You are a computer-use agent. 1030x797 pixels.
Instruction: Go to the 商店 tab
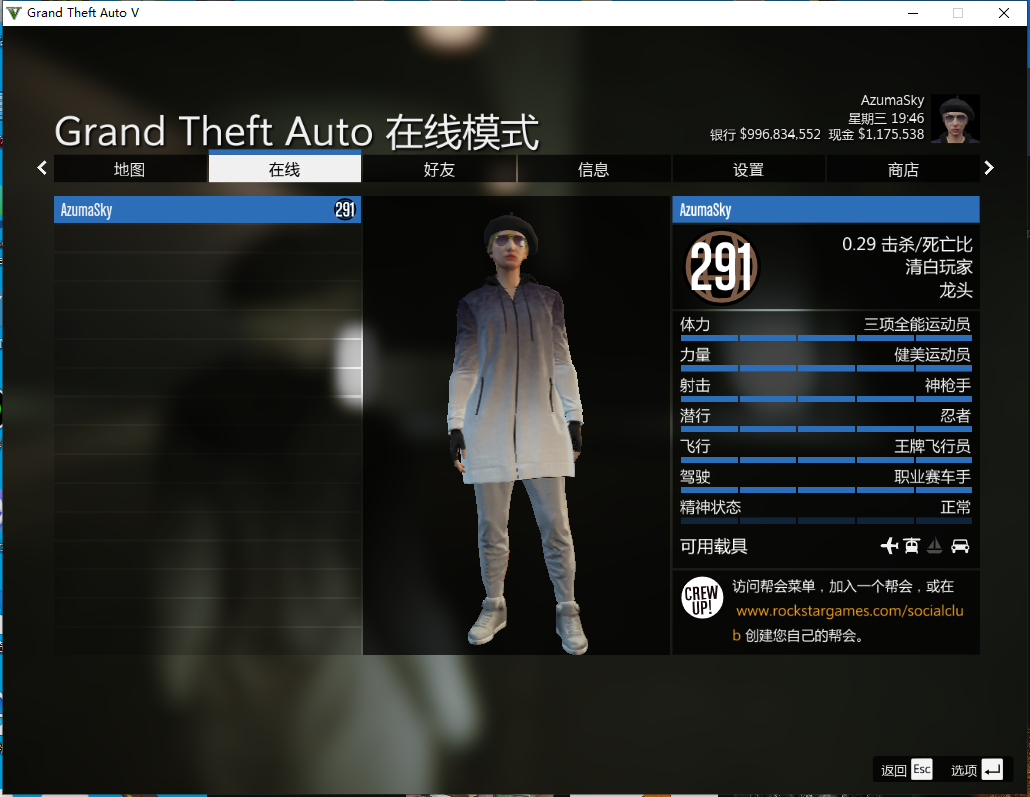(x=903, y=170)
